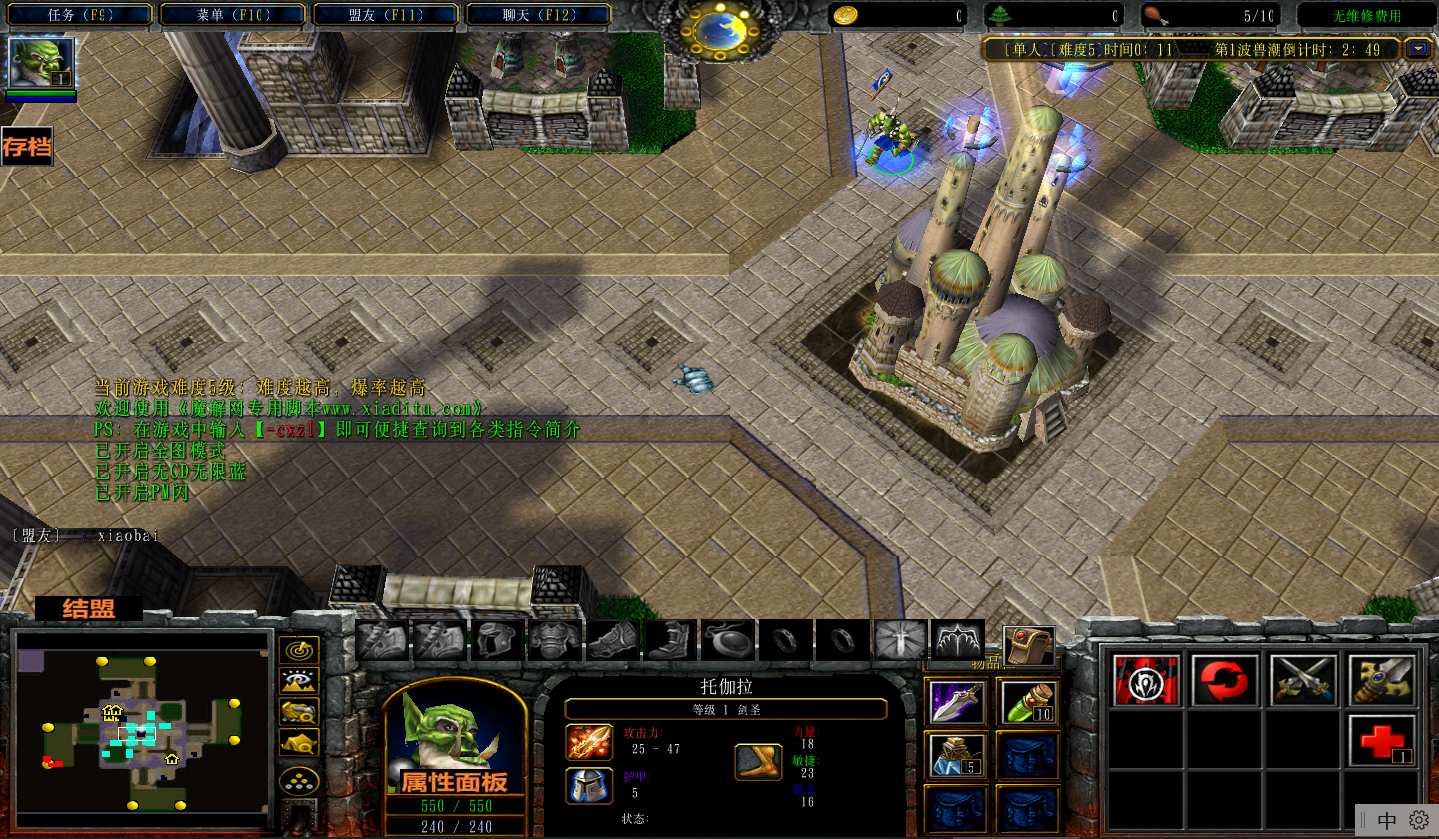Select the hero portrait icon at top-left

tap(41, 64)
